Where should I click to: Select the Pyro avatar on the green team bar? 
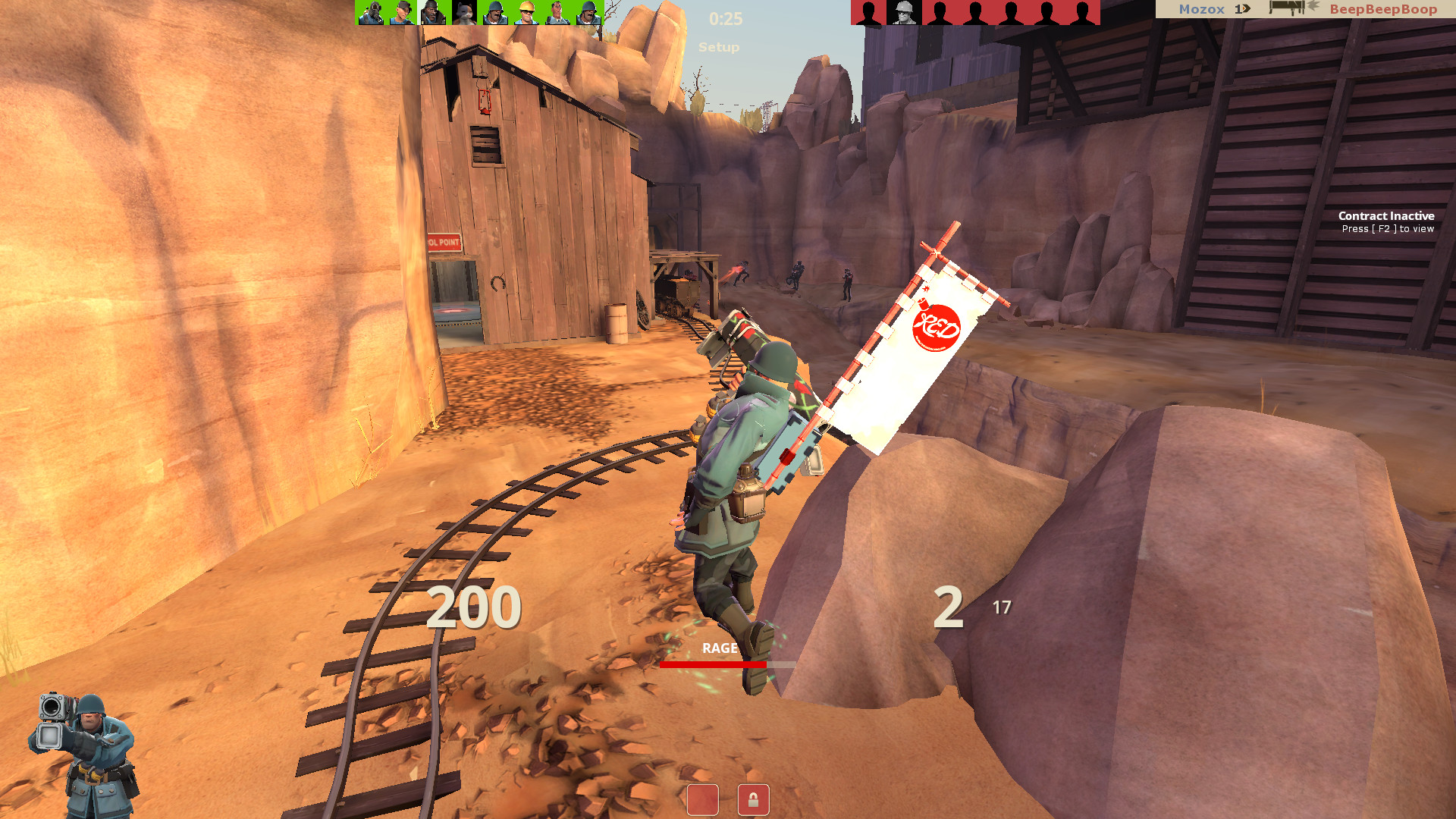point(371,12)
